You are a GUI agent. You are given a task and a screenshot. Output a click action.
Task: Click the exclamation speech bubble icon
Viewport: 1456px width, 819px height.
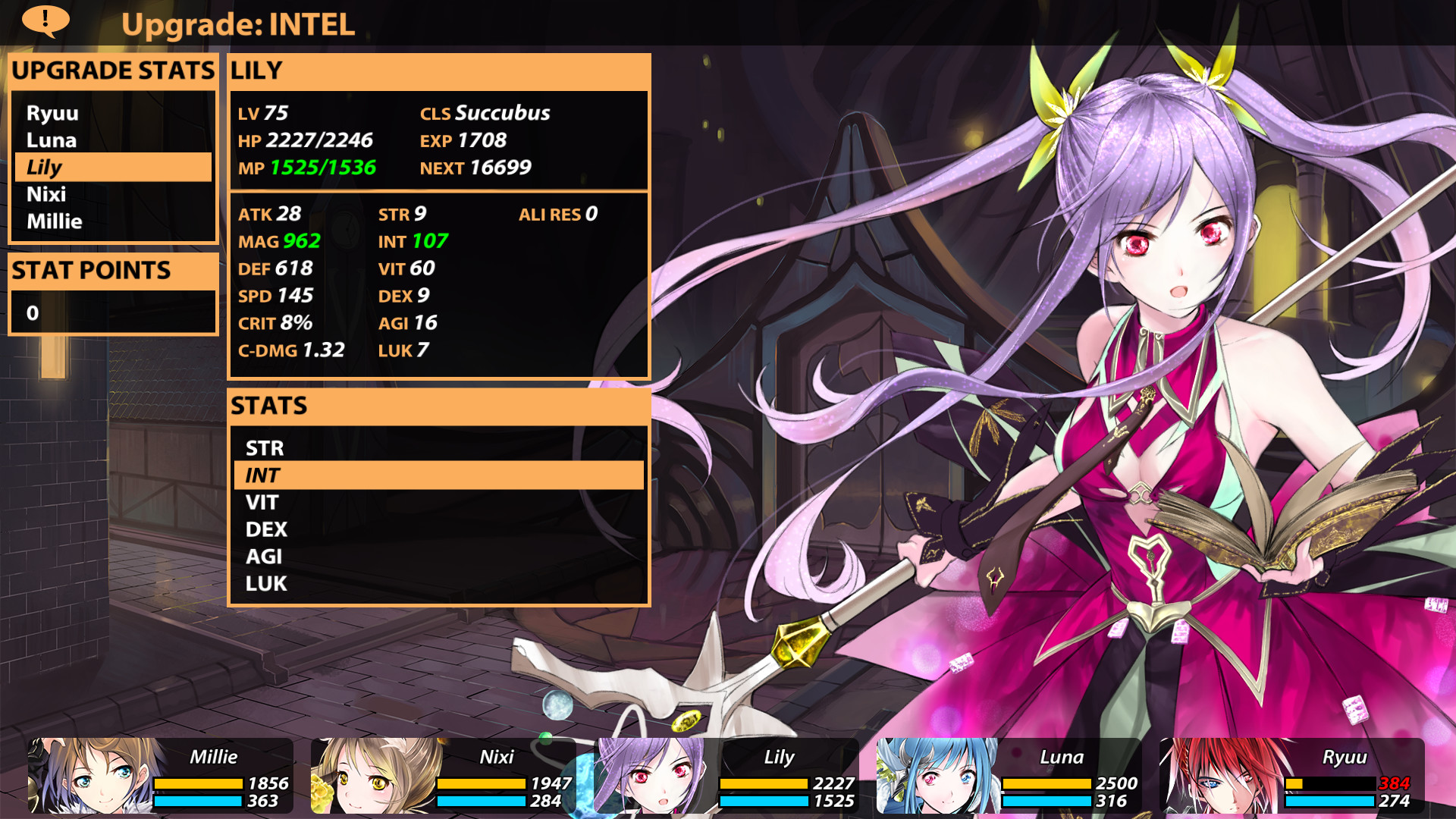click(x=45, y=20)
